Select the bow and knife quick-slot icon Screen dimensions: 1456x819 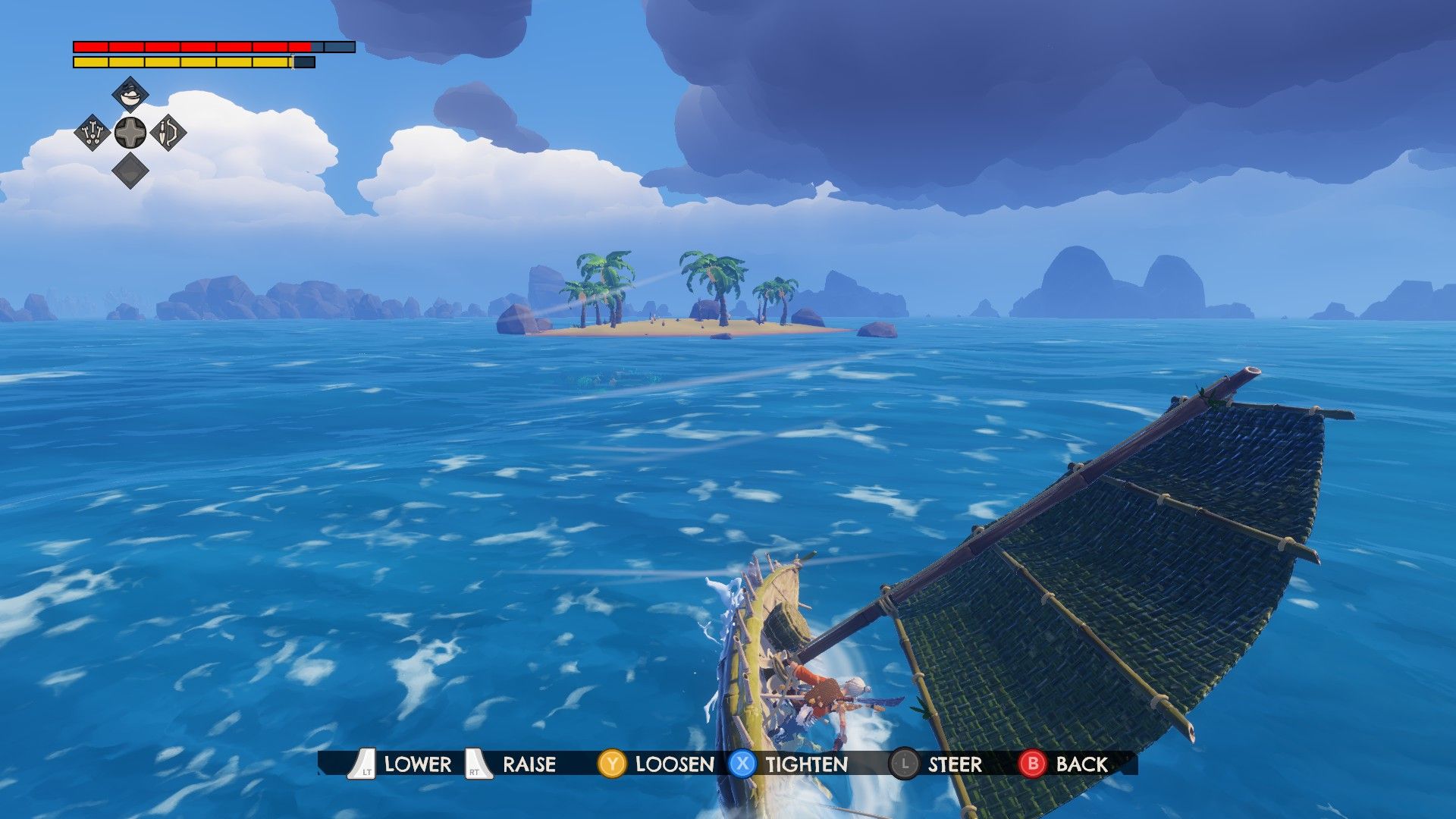168,133
